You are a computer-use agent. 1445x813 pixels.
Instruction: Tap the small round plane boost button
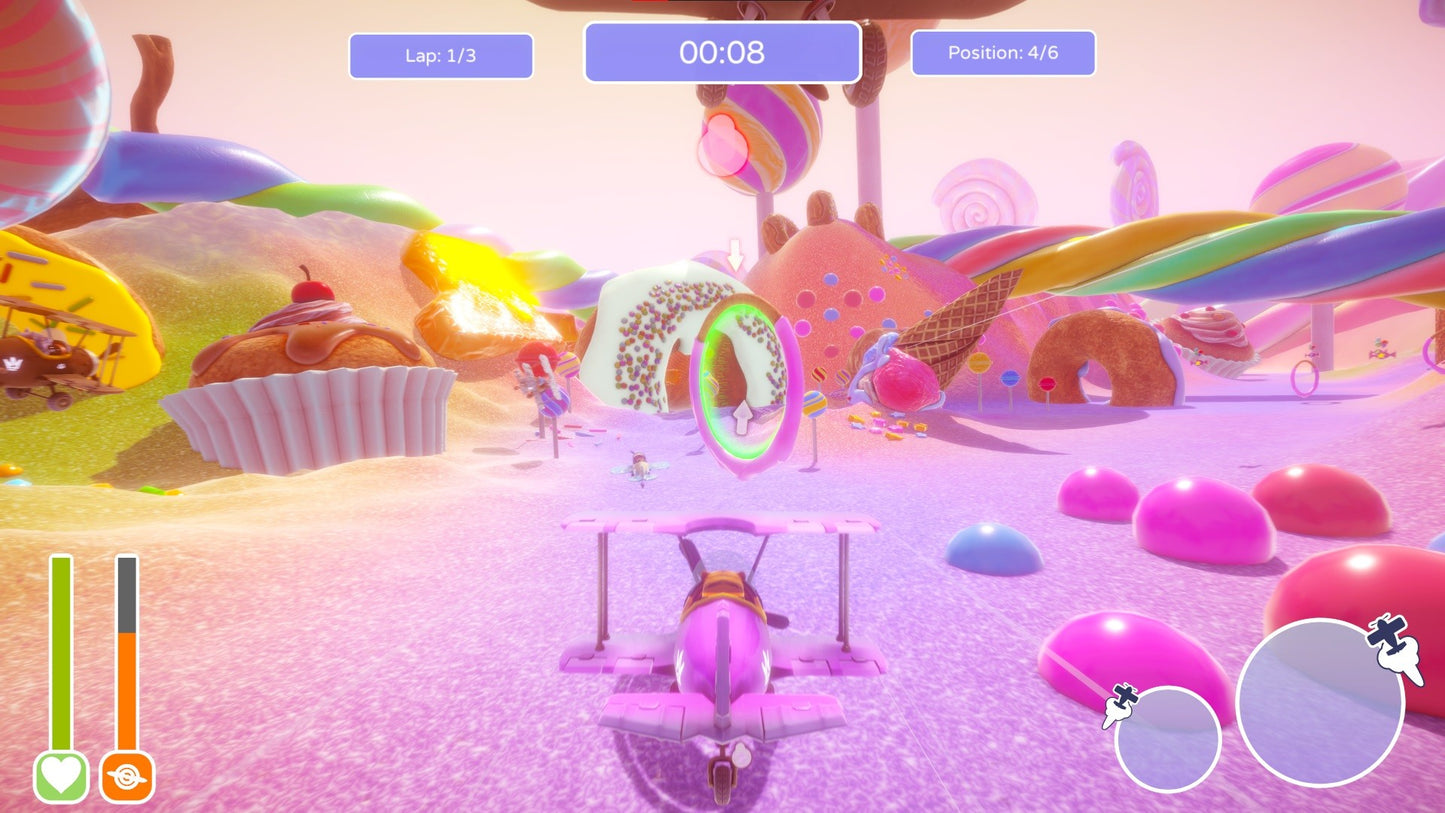pyautogui.click(x=1167, y=739)
